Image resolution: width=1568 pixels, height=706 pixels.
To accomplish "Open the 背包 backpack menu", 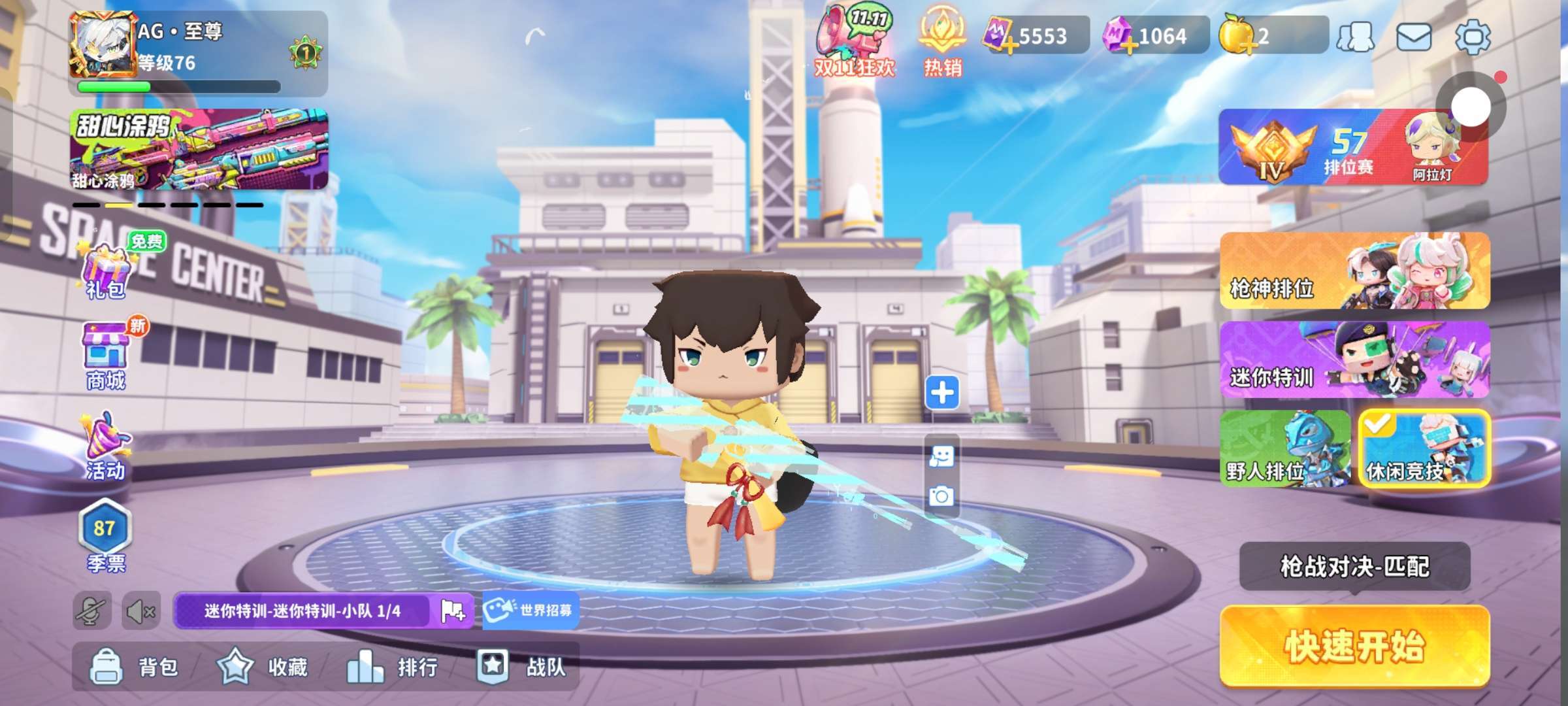I will click(134, 667).
